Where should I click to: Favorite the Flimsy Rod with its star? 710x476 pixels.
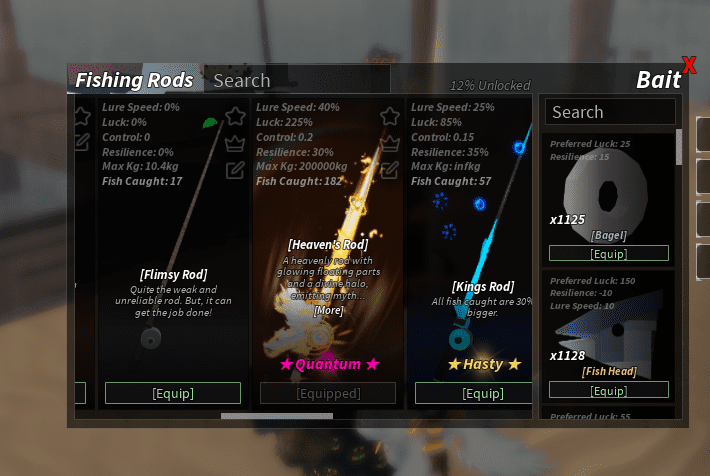tap(235, 117)
